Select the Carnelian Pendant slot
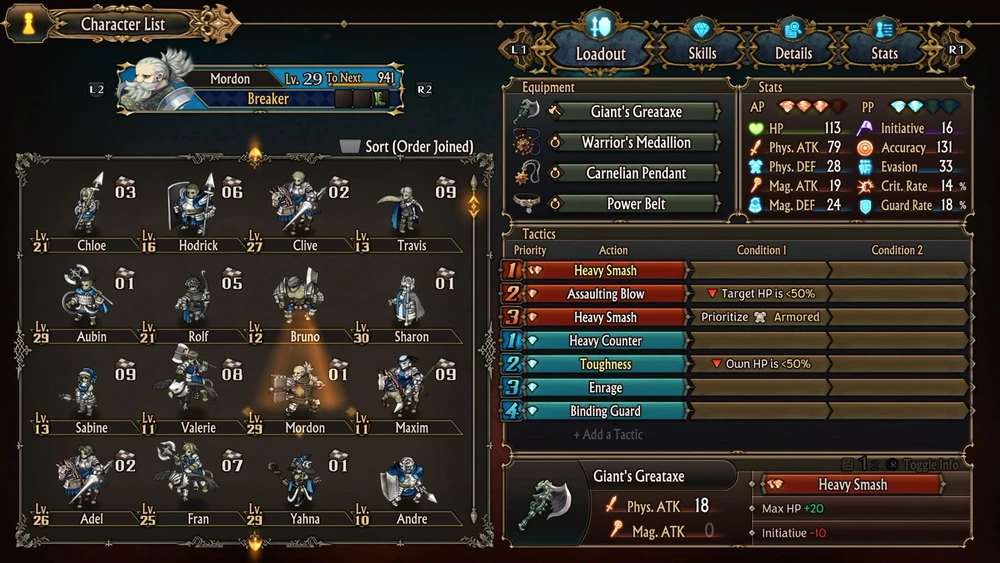The image size is (1000, 563). [x=635, y=173]
